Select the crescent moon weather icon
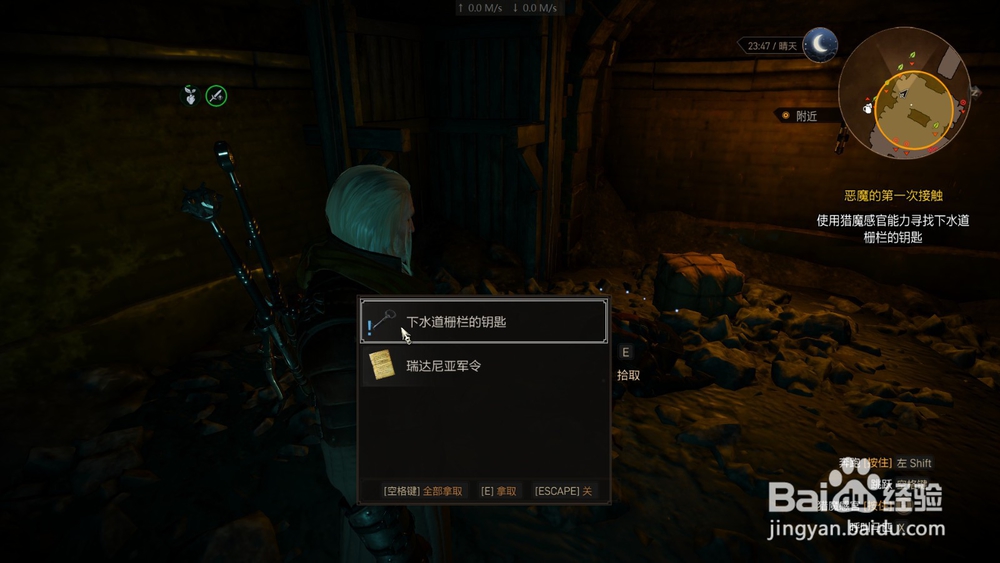1000x563 pixels. pos(820,44)
